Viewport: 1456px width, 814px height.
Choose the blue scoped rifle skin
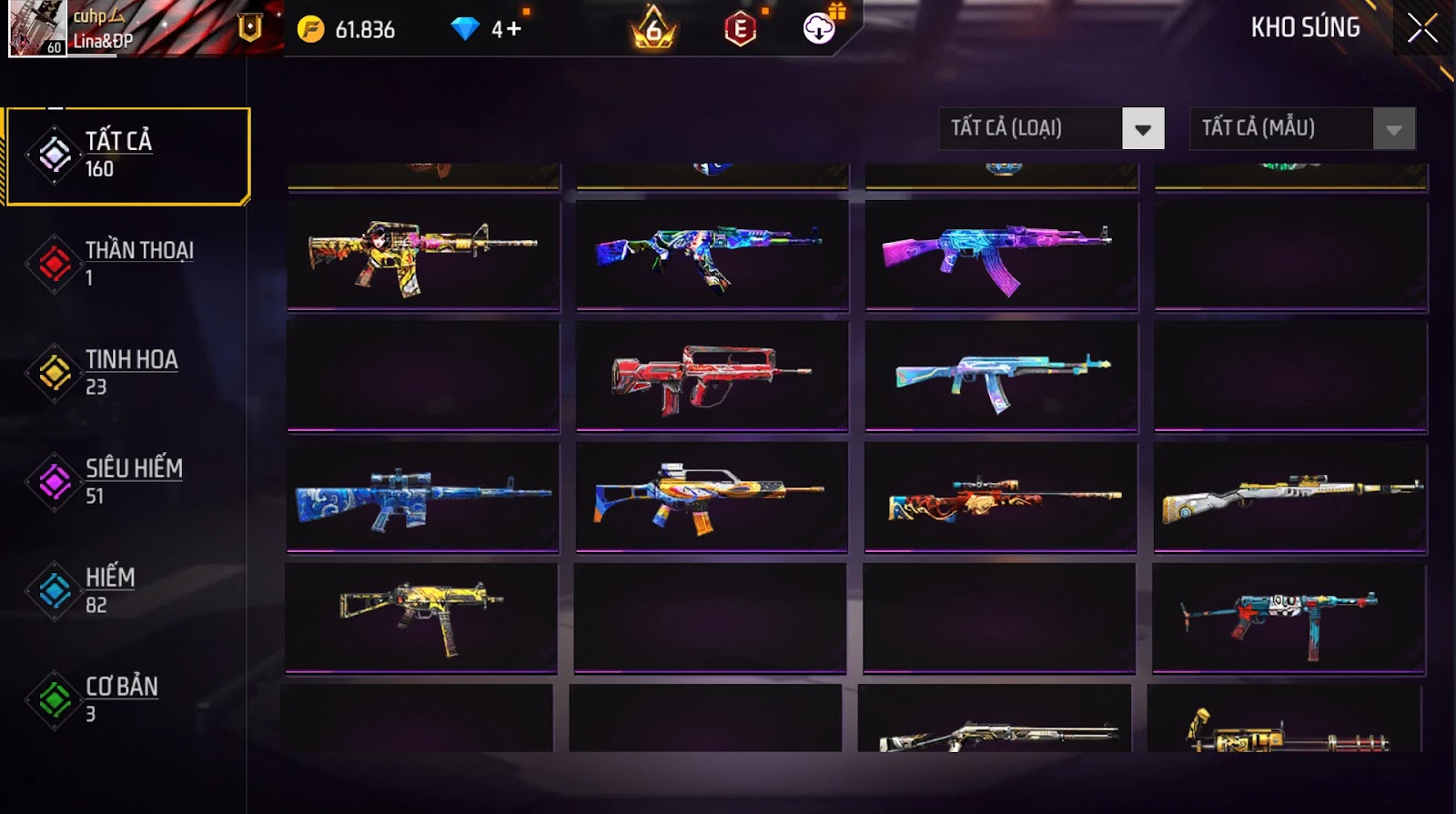(x=423, y=497)
